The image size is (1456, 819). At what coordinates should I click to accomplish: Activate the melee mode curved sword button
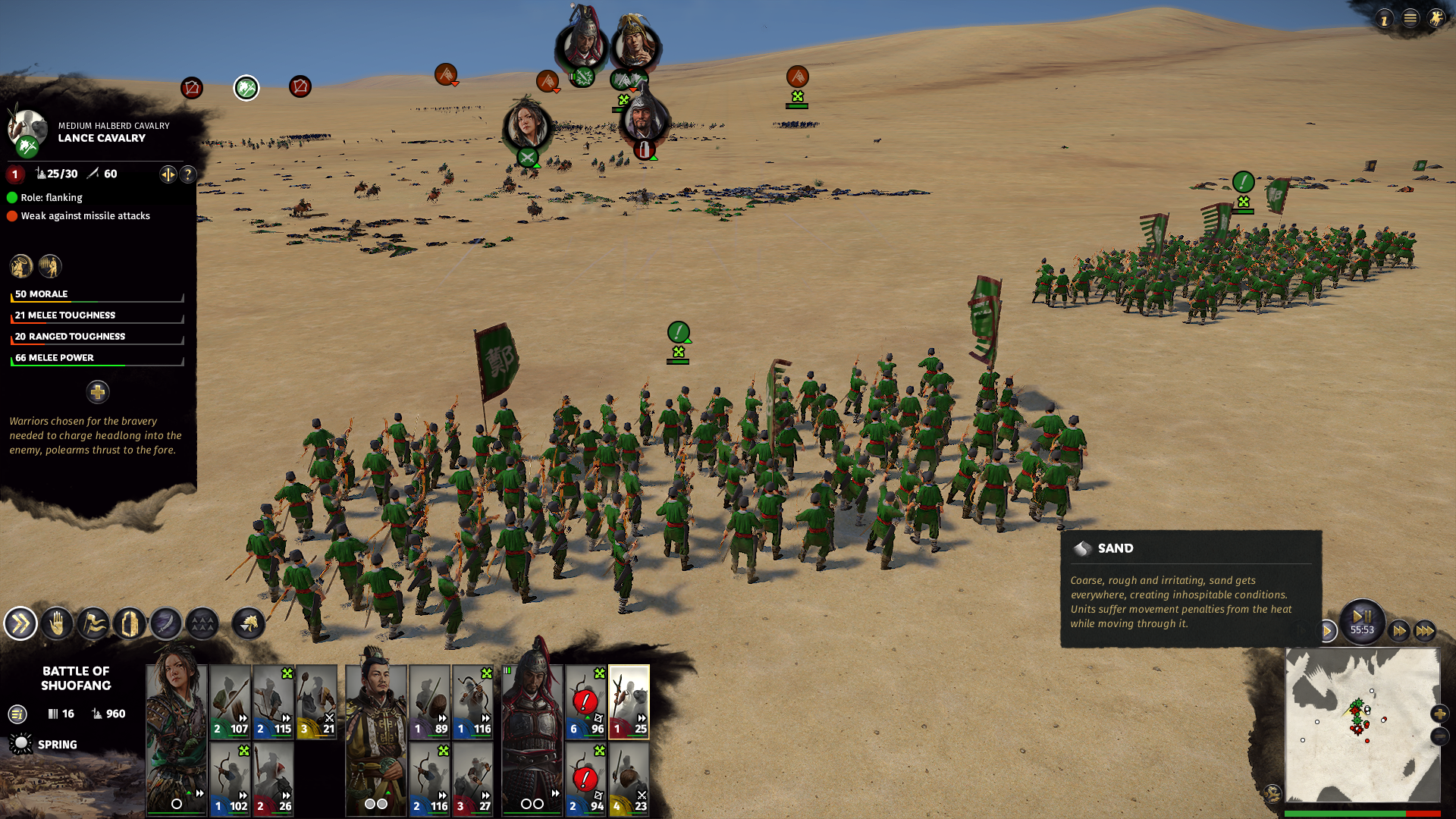pos(166,624)
